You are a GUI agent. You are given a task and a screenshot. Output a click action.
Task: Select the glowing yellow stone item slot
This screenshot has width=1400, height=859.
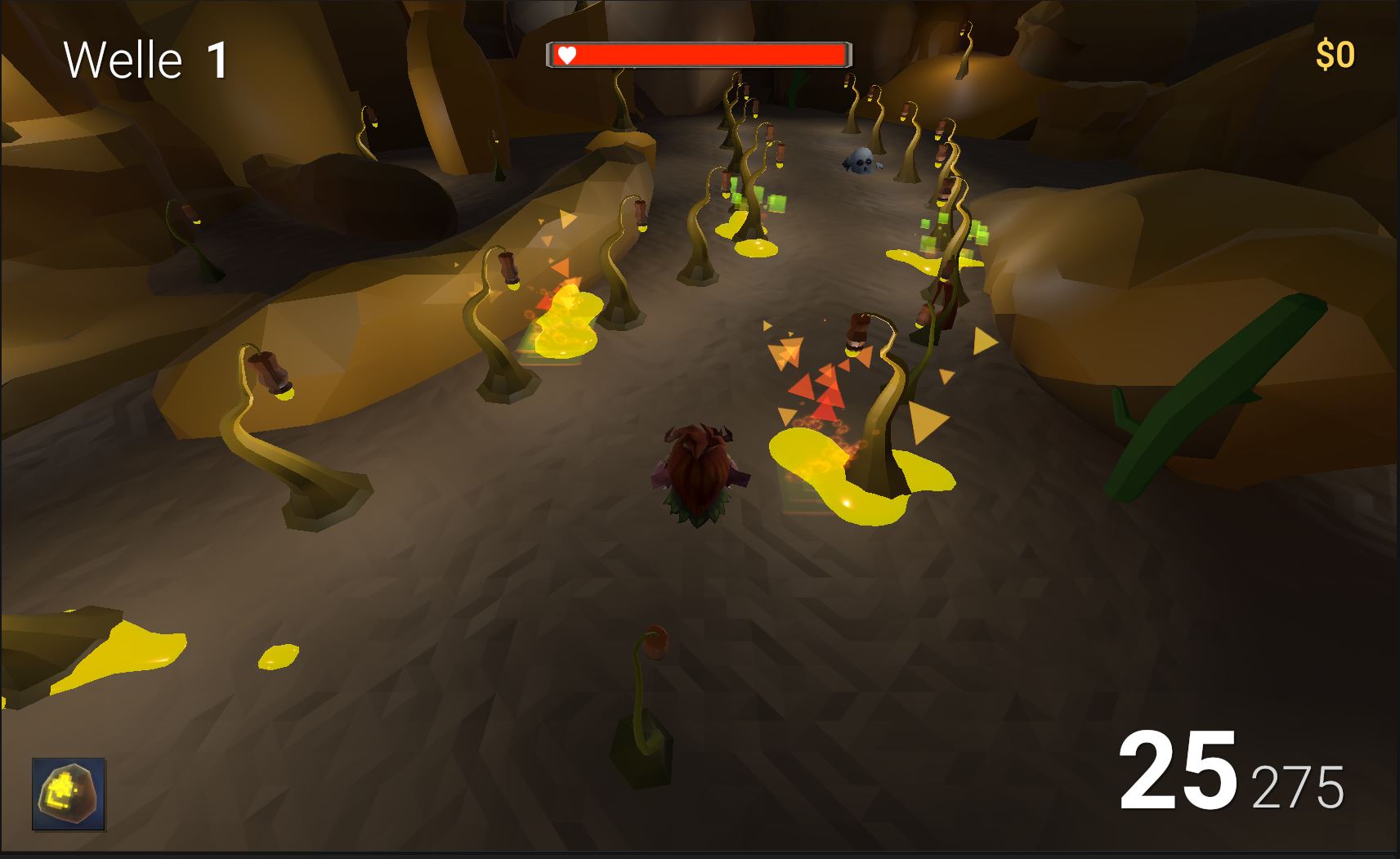point(69,794)
